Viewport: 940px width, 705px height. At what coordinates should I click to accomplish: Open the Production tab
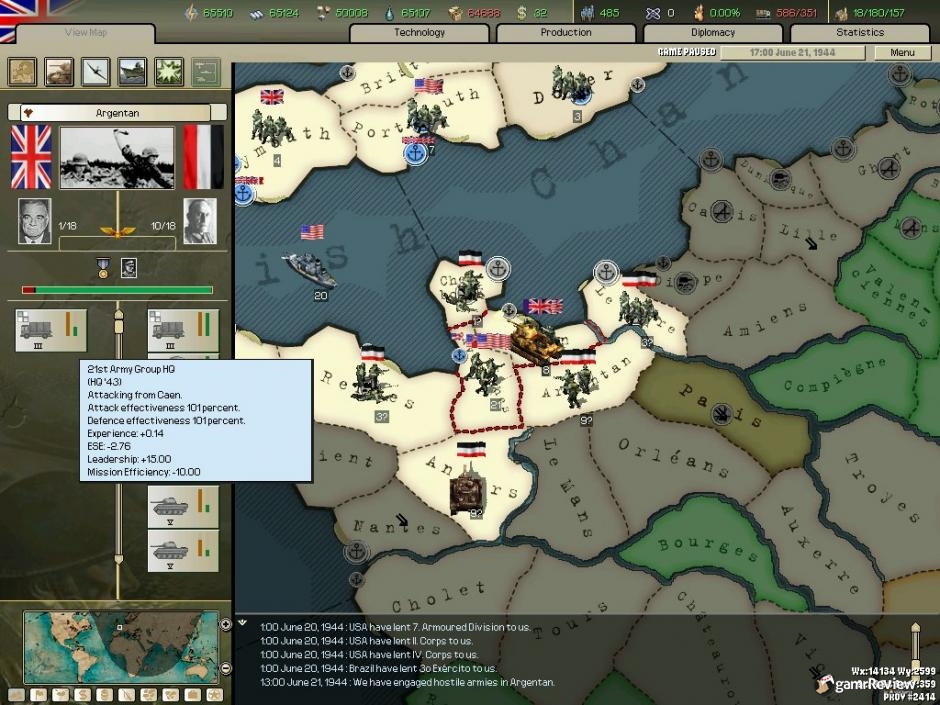[566, 33]
